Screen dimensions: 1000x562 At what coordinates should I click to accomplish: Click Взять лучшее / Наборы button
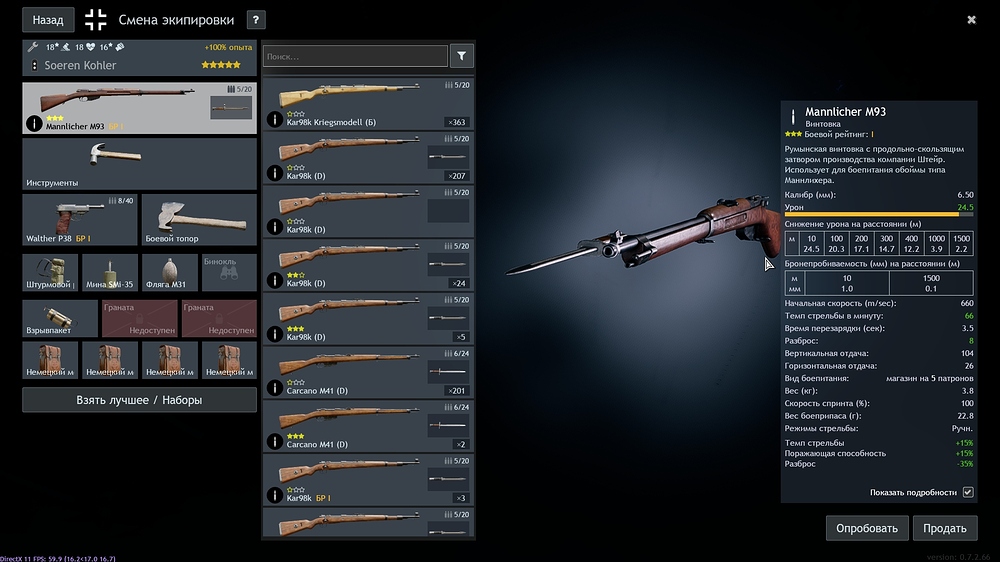click(x=139, y=400)
